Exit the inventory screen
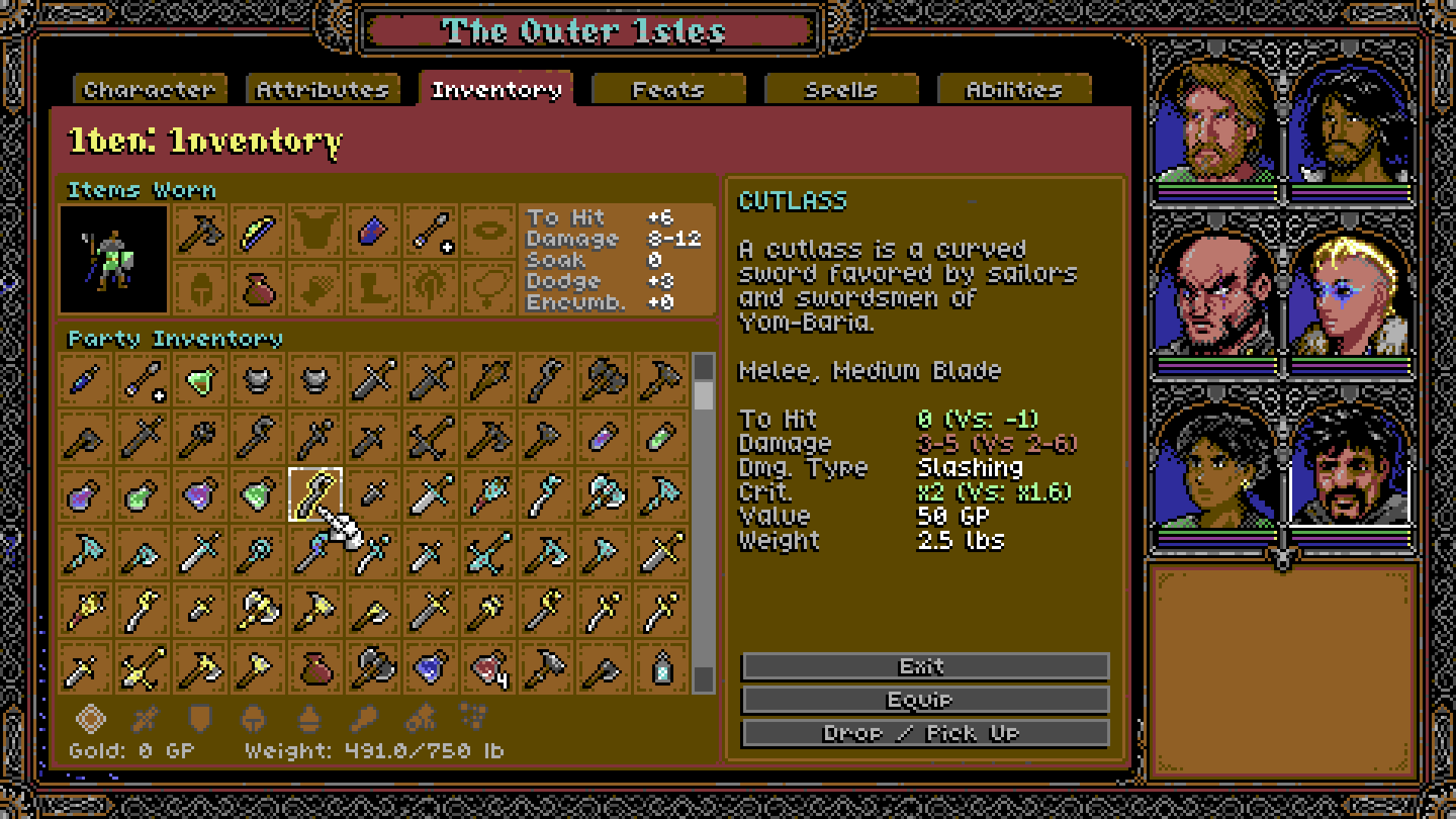This screenshot has width=1456, height=819. [924, 667]
